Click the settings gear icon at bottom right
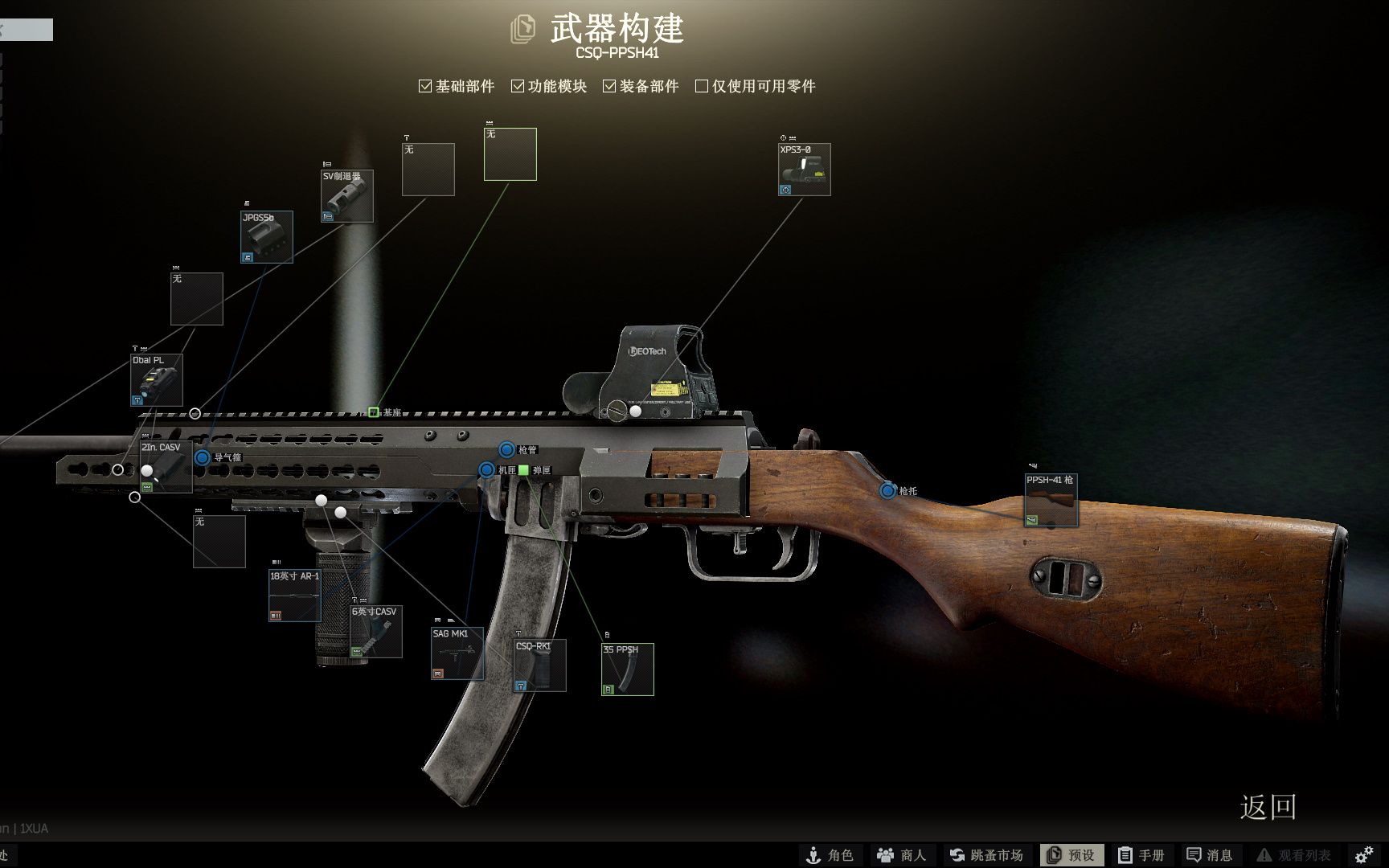The height and width of the screenshot is (868, 1389). (x=1364, y=854)
